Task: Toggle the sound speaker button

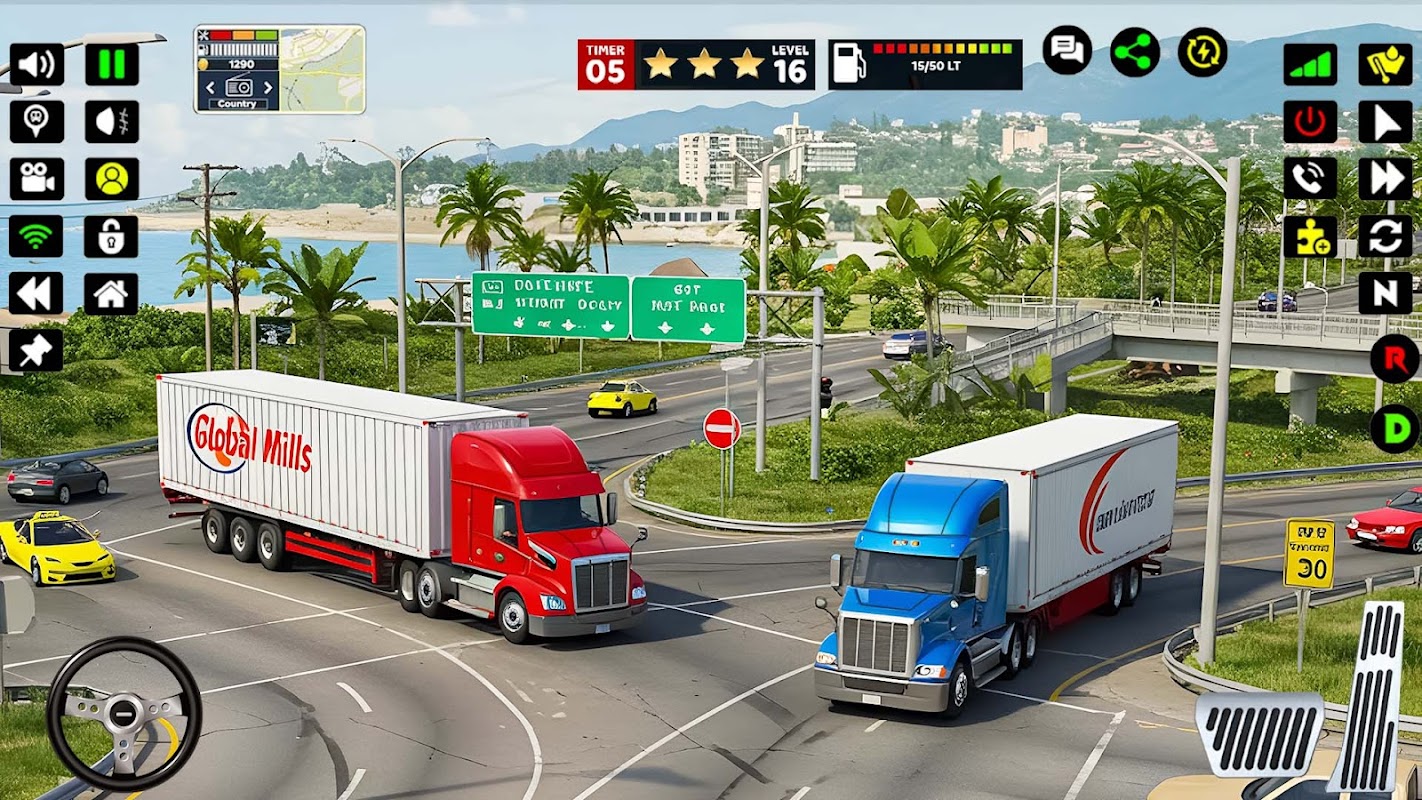Action: coord(37,65)
